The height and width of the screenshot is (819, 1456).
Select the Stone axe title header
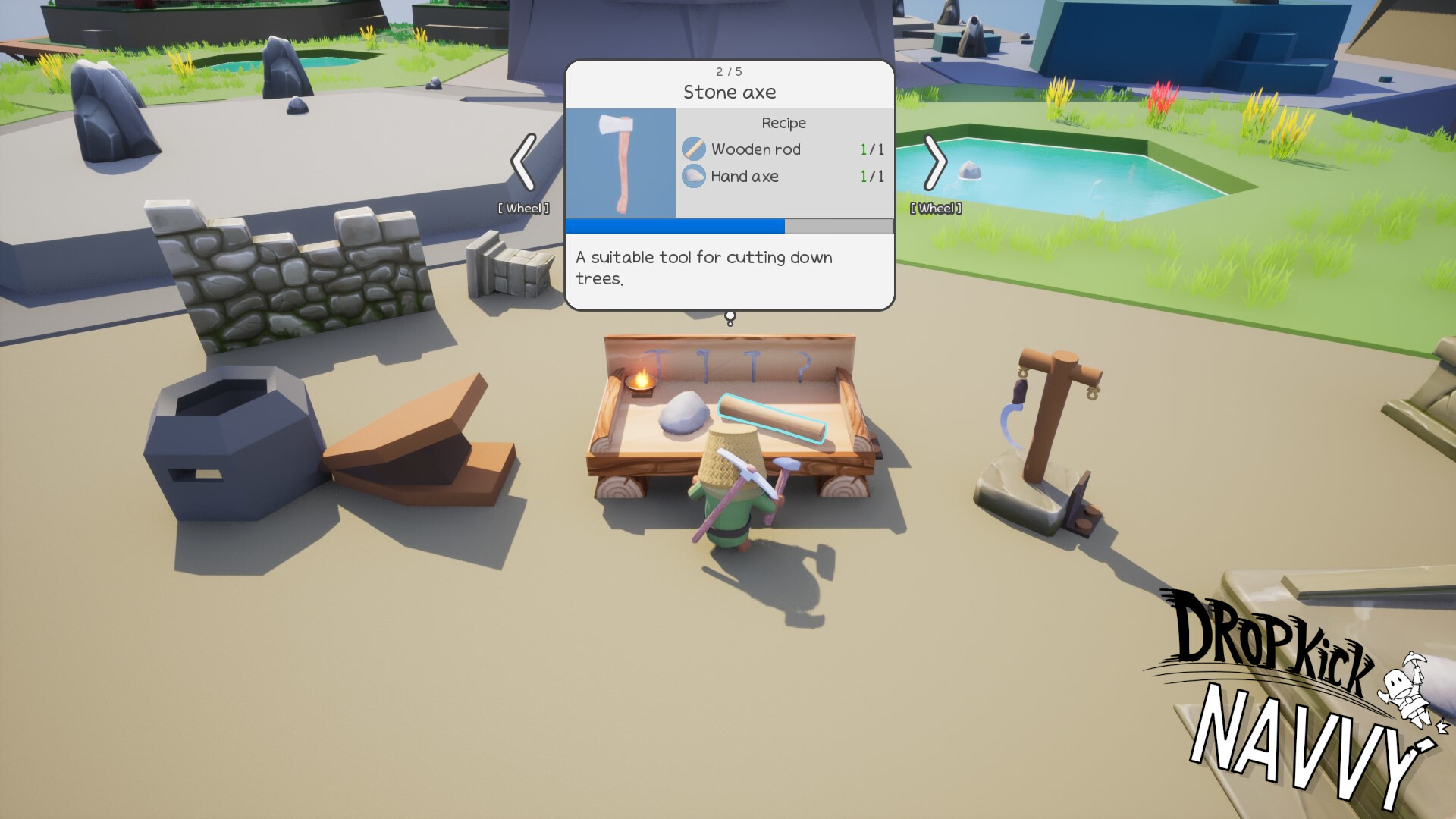[x=728, y=92]
